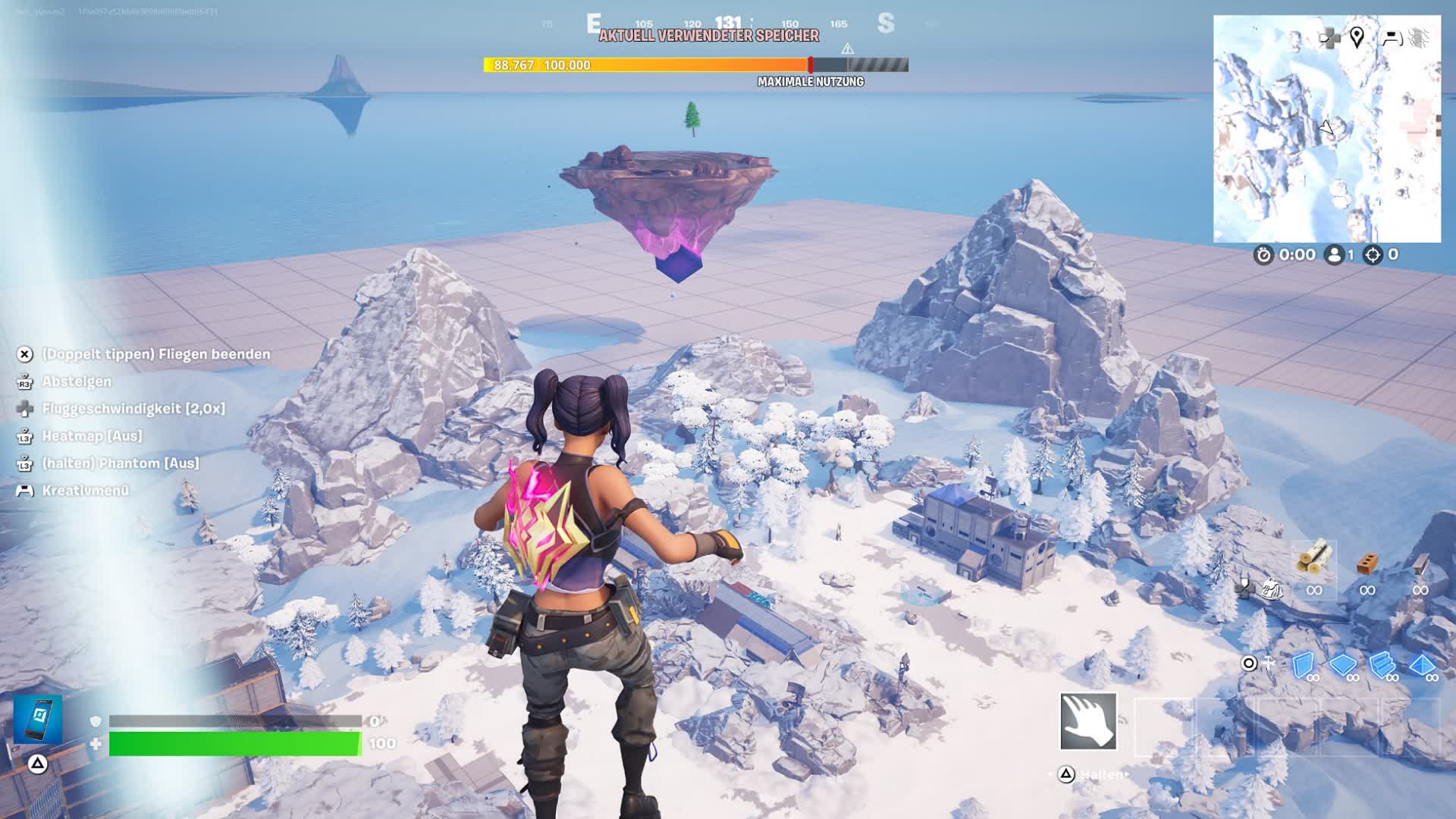Open the backpack inventory icon
Viewport: 1456px width, 819px height.
click(x=1272, y=588)
